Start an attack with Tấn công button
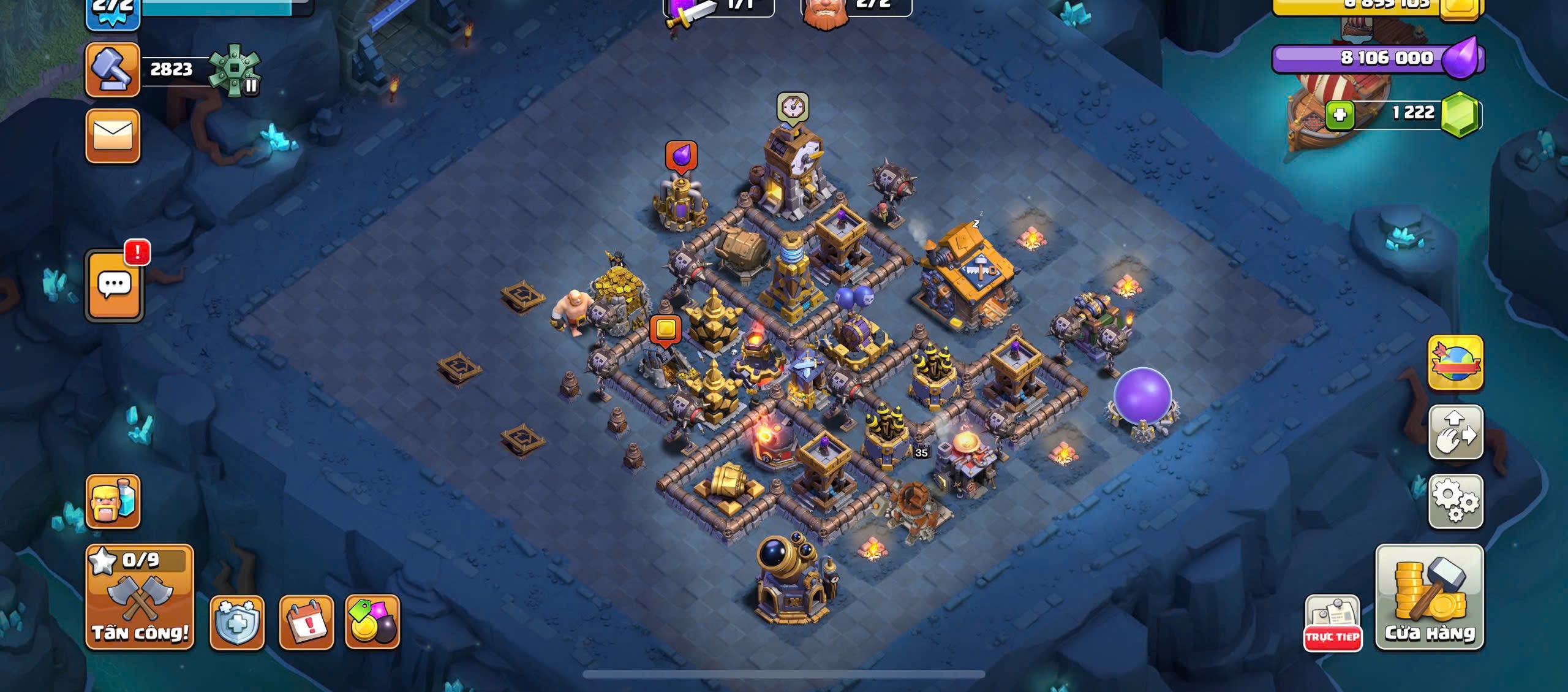The image size is (1568, 692). 140,597
